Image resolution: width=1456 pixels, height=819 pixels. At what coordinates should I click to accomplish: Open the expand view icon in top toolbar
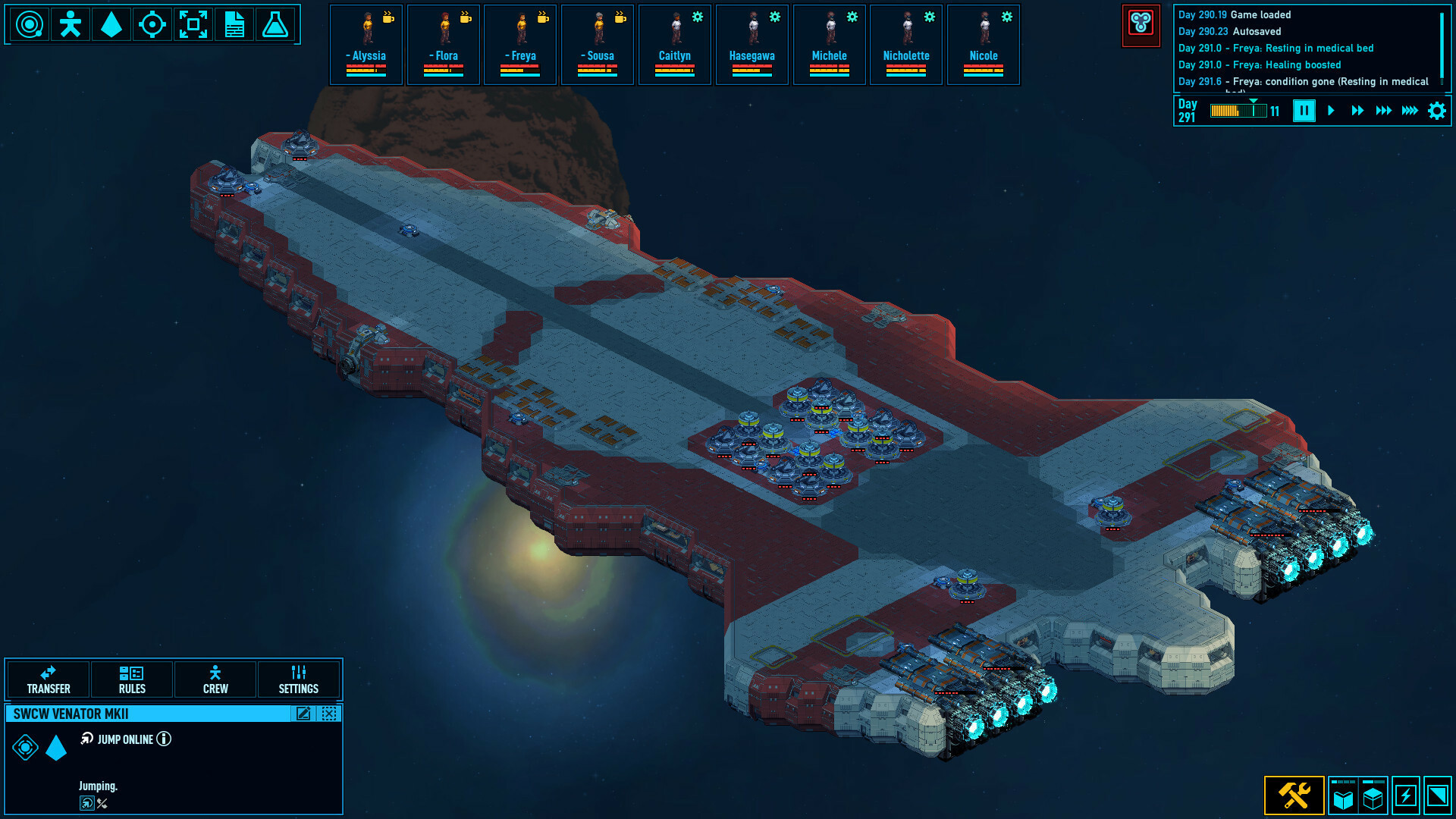coord(194,24)
